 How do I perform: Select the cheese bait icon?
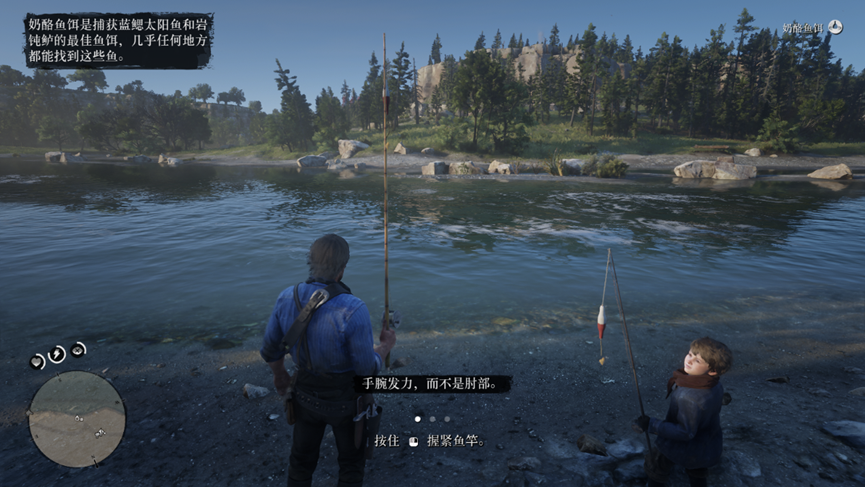click(835, 28)
